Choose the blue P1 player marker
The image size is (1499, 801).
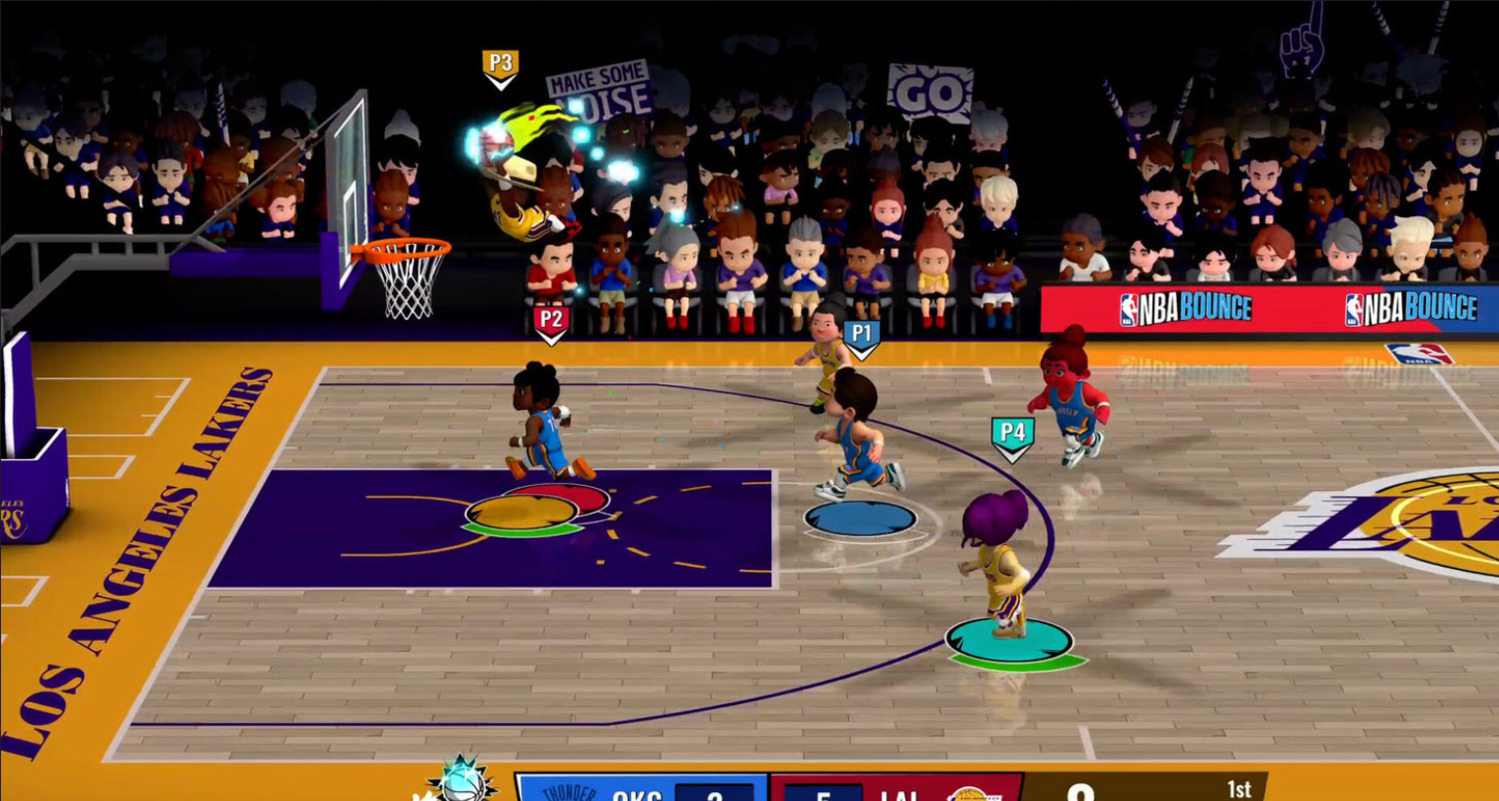tap(861, 336)
